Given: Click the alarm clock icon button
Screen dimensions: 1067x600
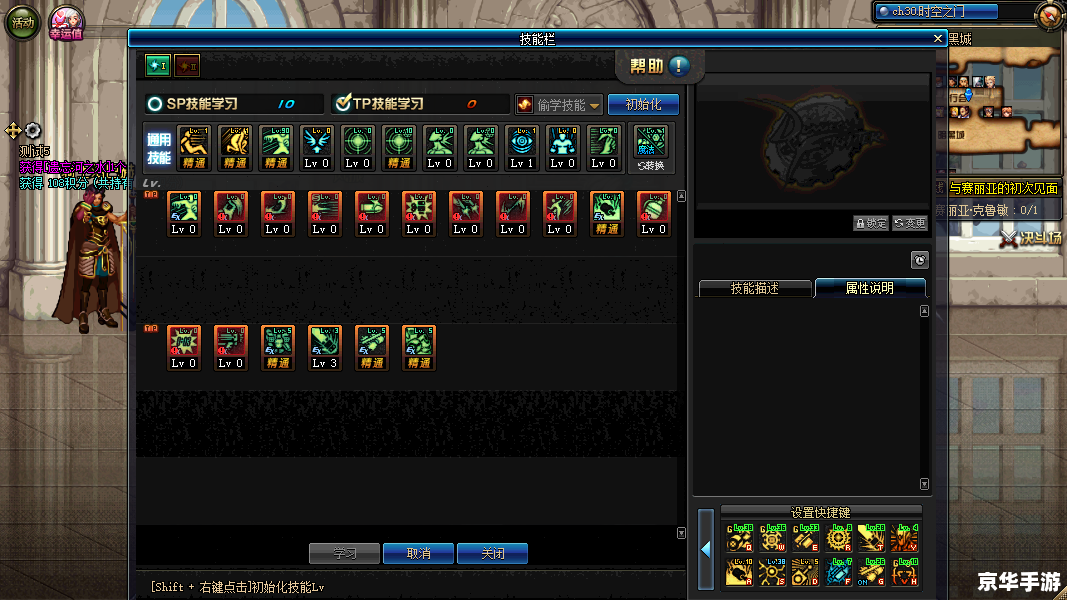Looking at the screenshot, I should (920, 260).
